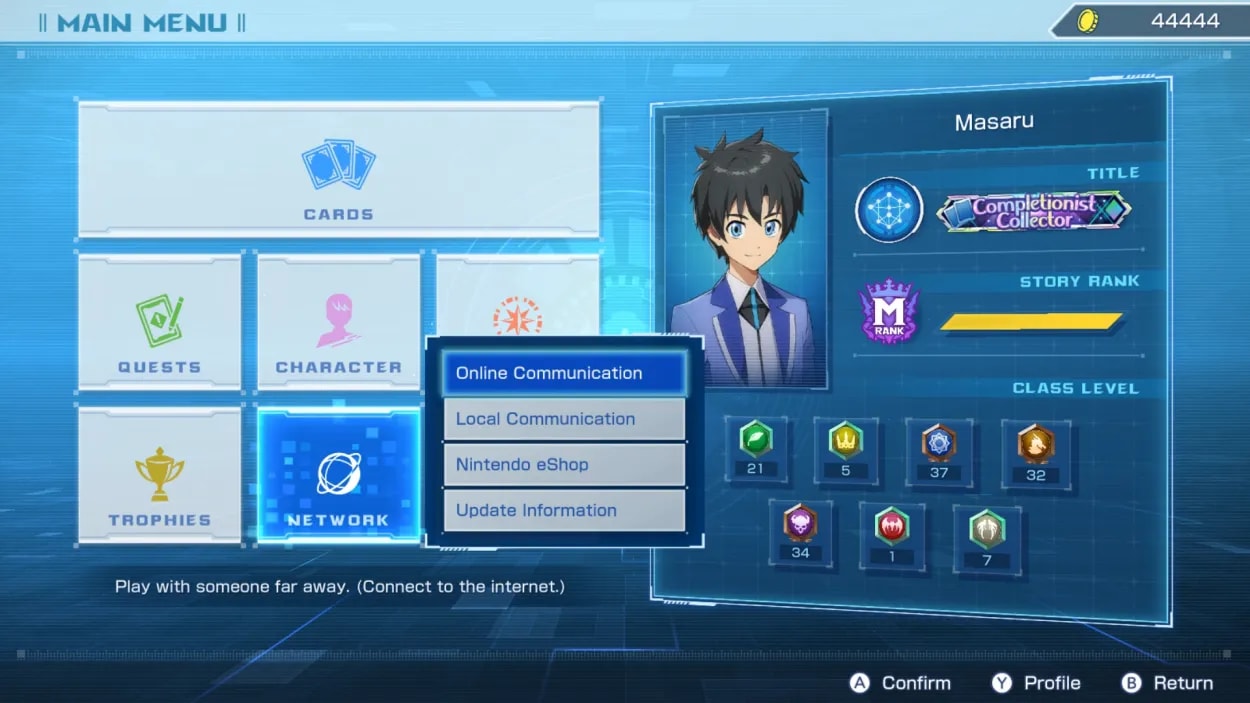
Task: Select the highlighted Network tile
Action: (x=338, y=476)
